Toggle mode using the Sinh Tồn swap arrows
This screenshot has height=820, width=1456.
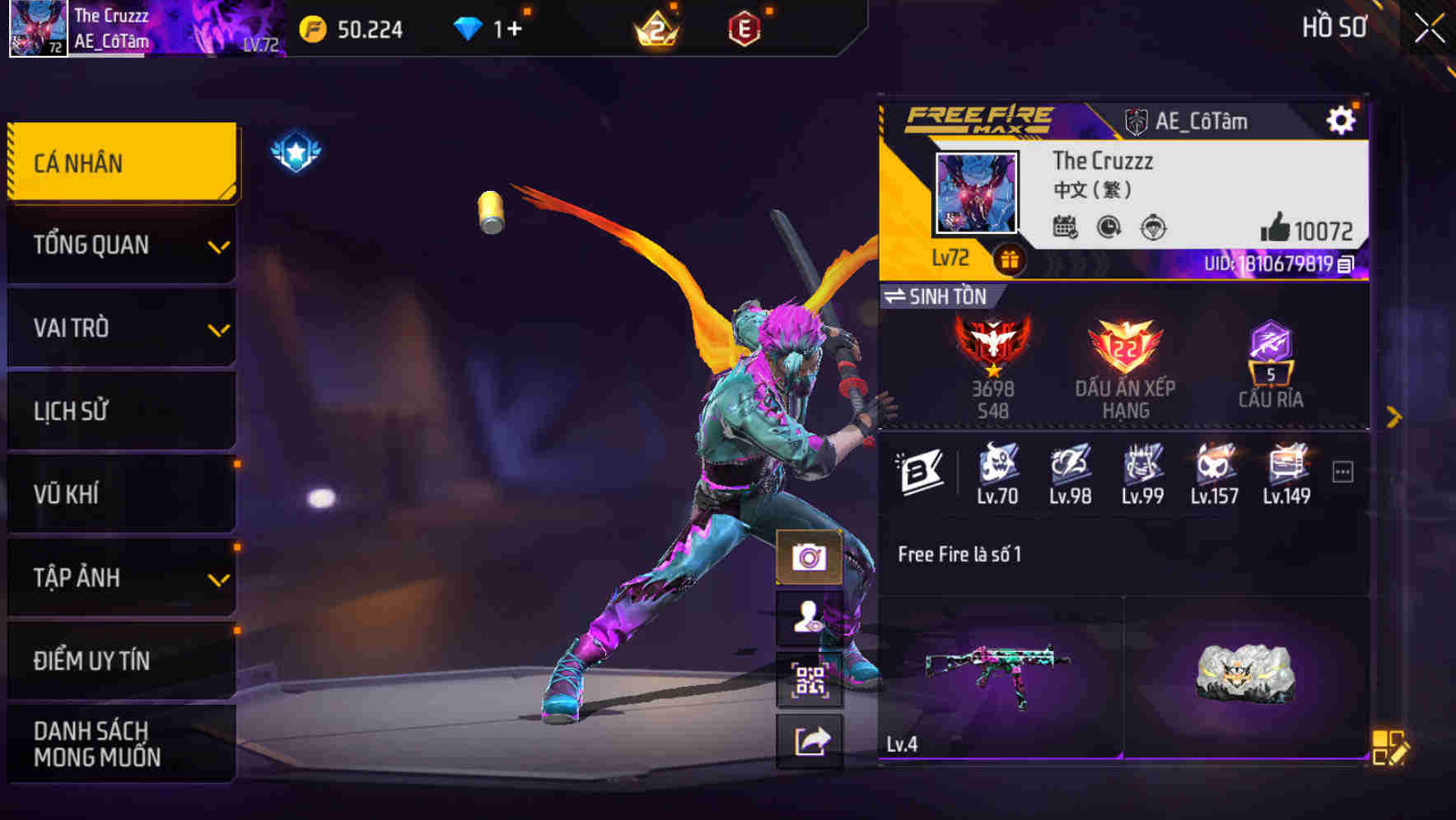point(898,298)
